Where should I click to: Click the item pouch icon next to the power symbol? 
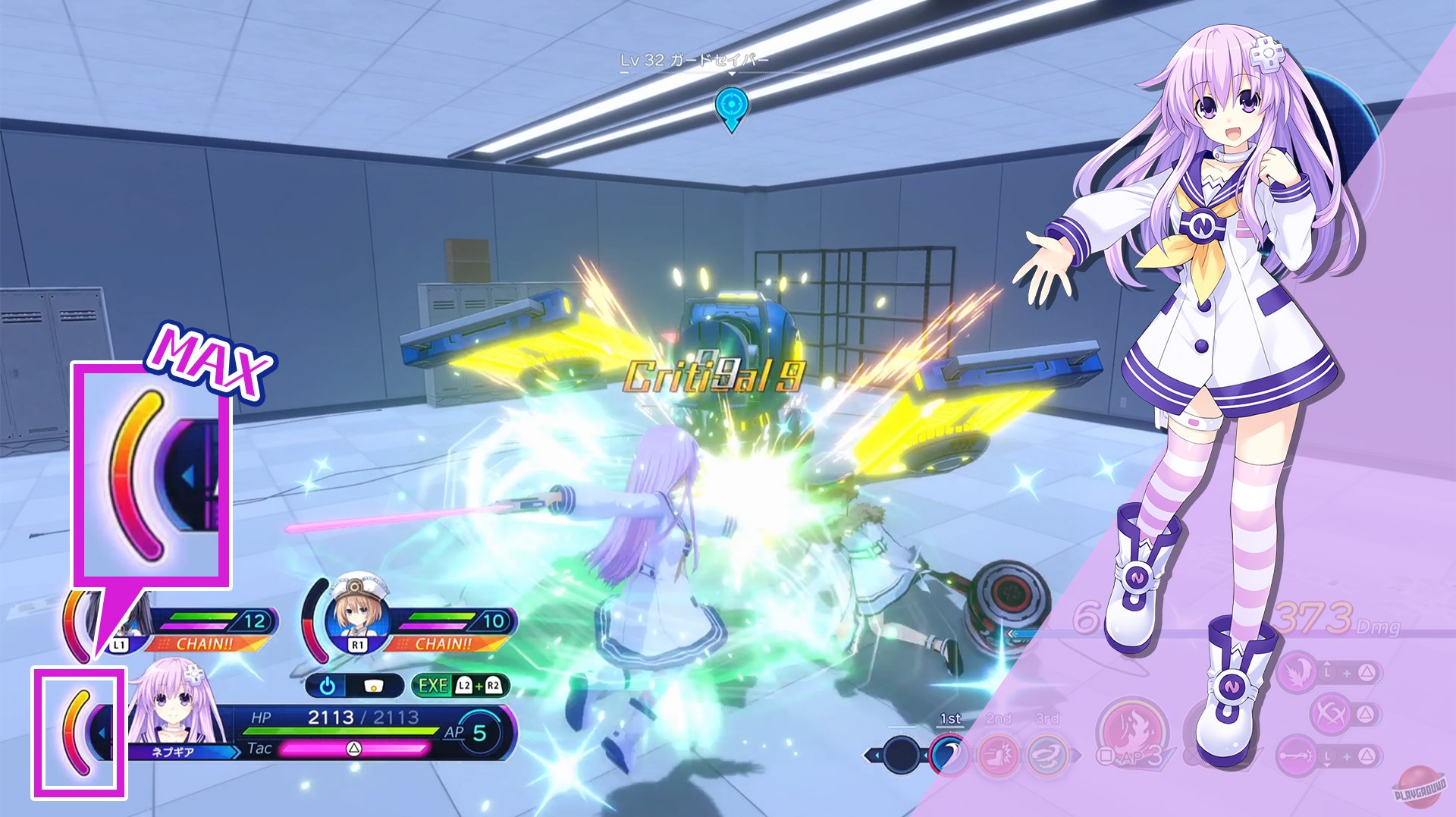pos(373,685)
